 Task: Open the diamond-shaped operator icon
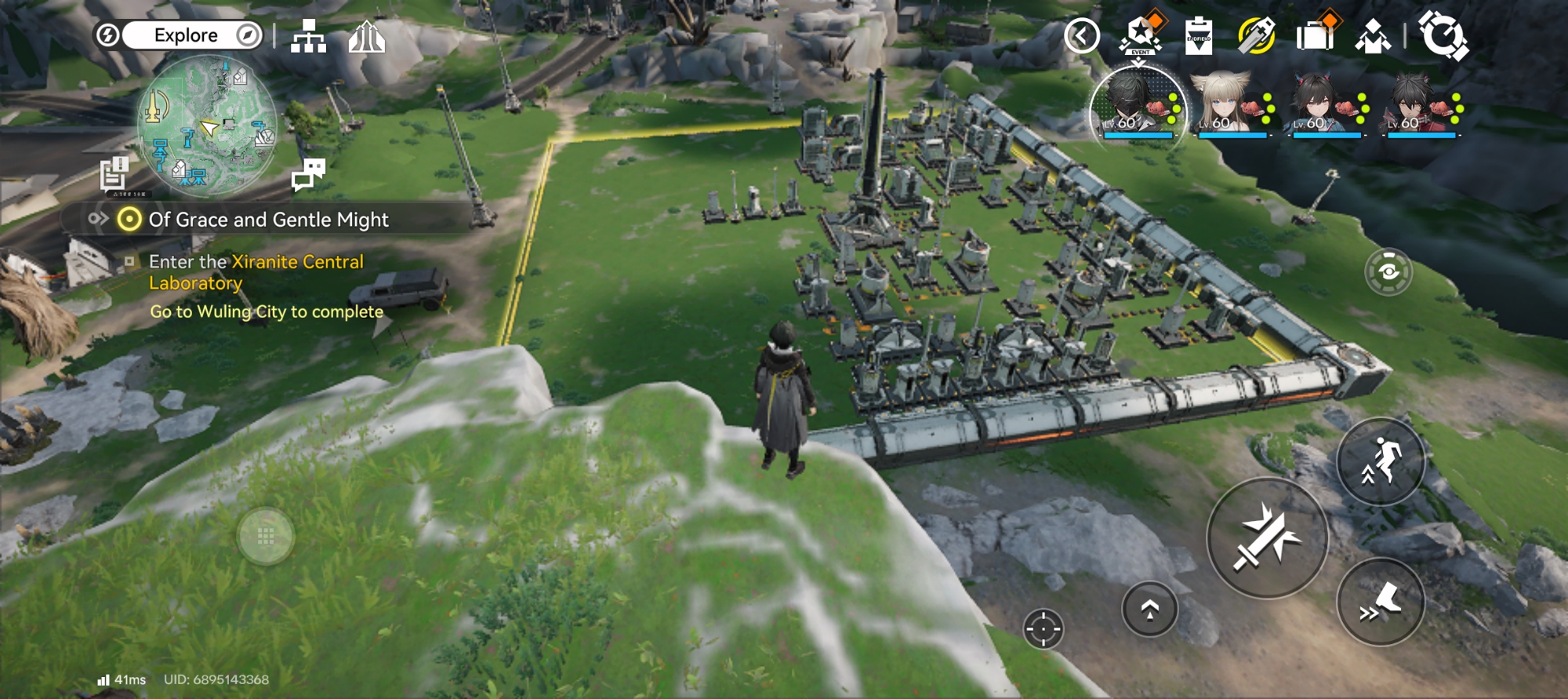(1373, 36)
